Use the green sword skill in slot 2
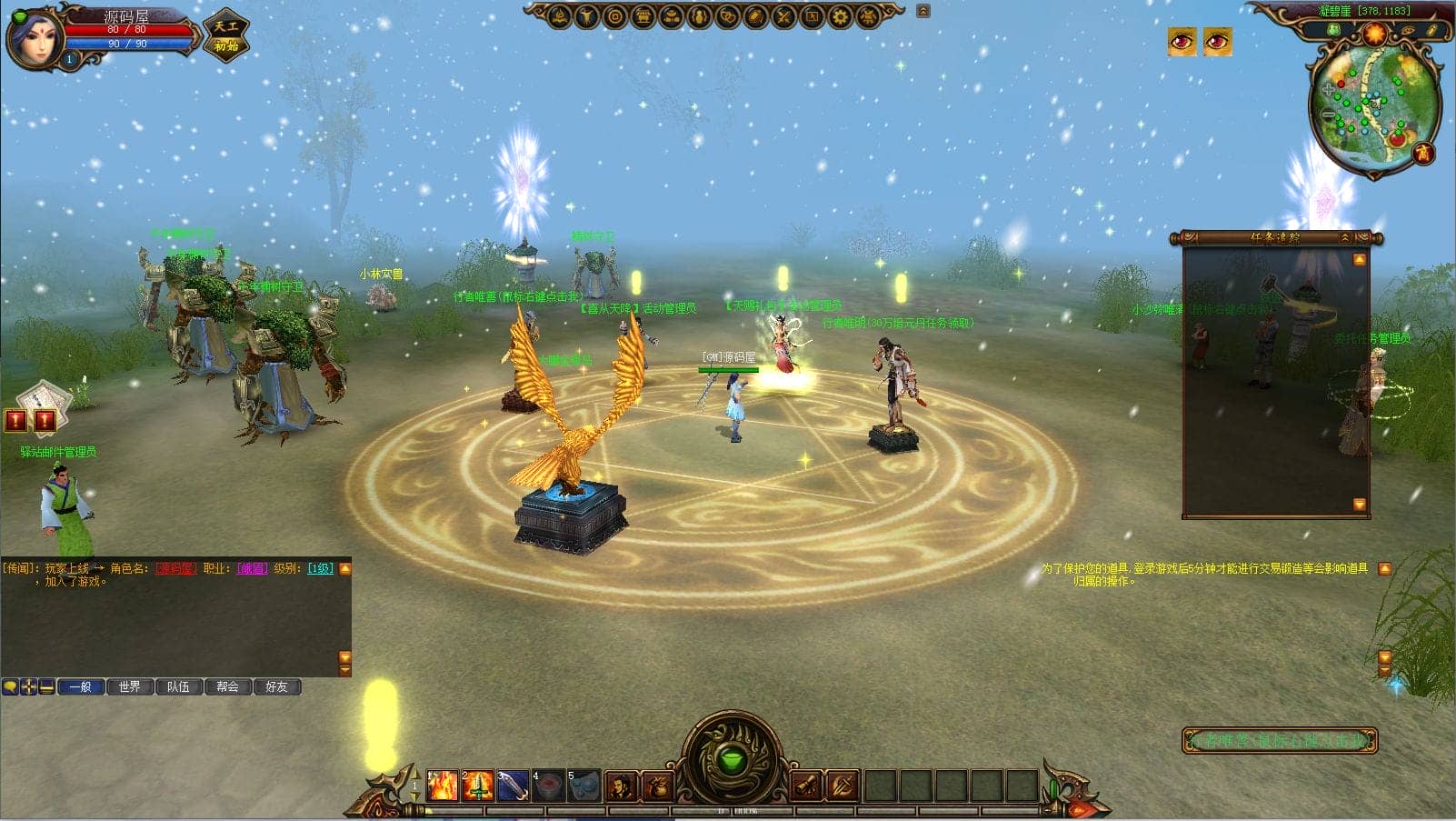 pyautogui.click(x=477, y=786)
